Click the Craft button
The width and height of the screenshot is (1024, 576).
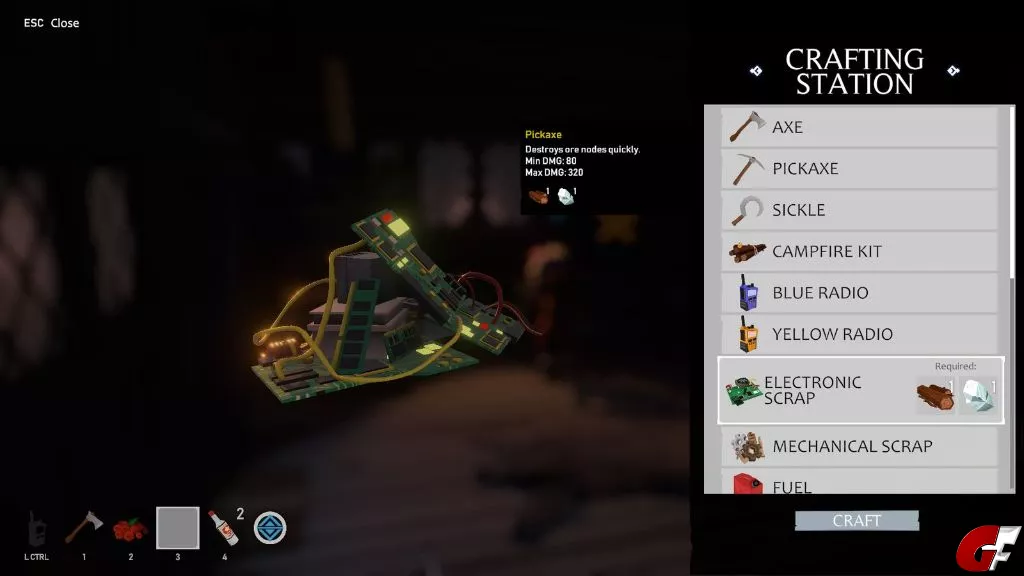[x=857, y=521]
